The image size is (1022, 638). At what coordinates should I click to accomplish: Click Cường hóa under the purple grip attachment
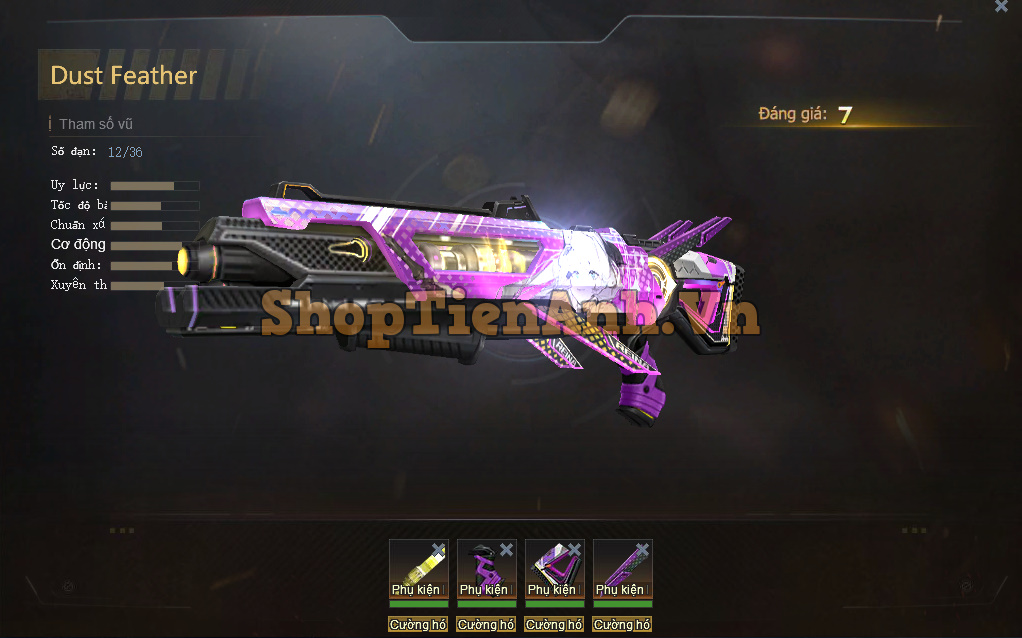[x=486, y=625]
